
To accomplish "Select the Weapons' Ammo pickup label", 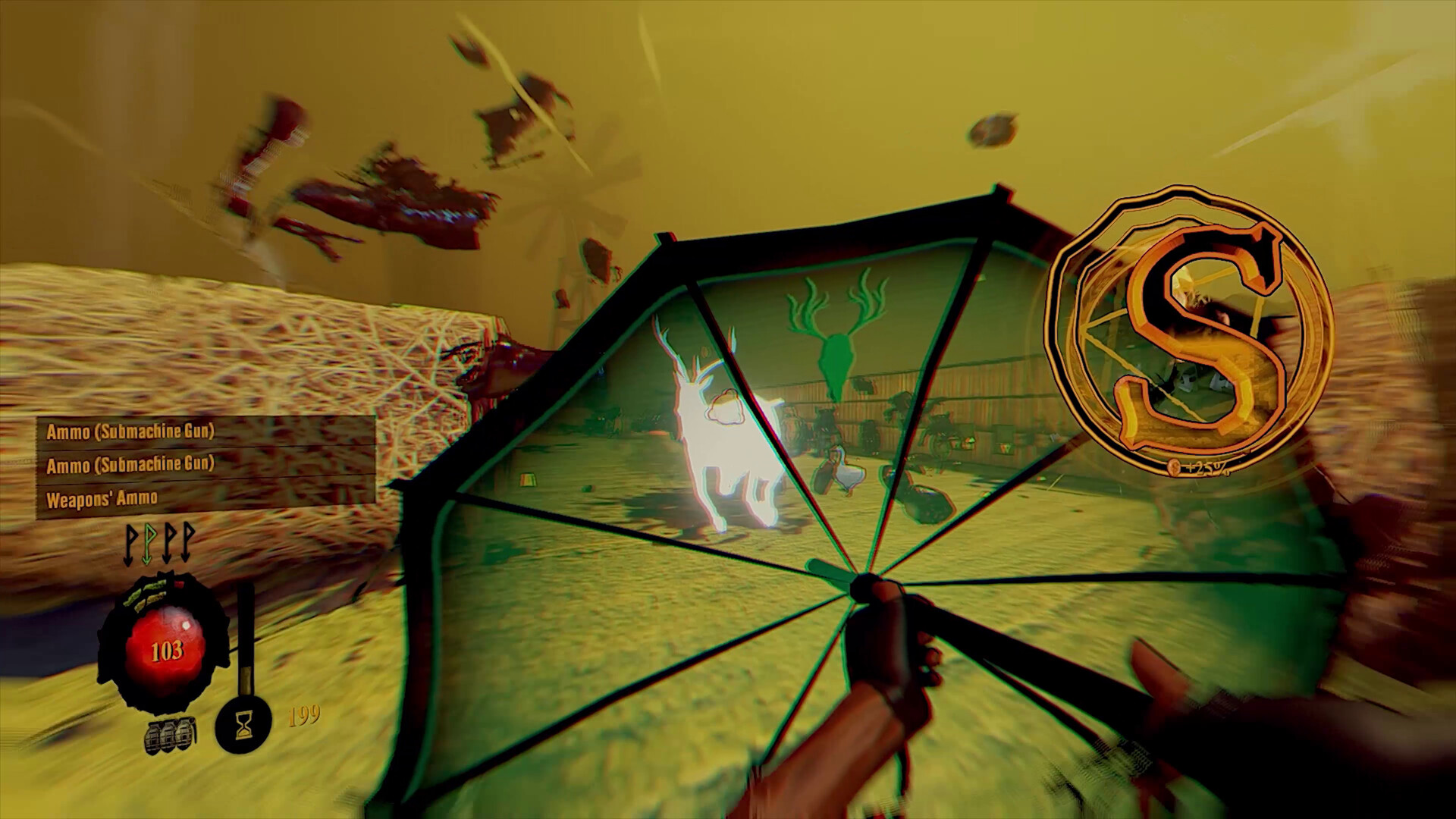I will point(104,498).
